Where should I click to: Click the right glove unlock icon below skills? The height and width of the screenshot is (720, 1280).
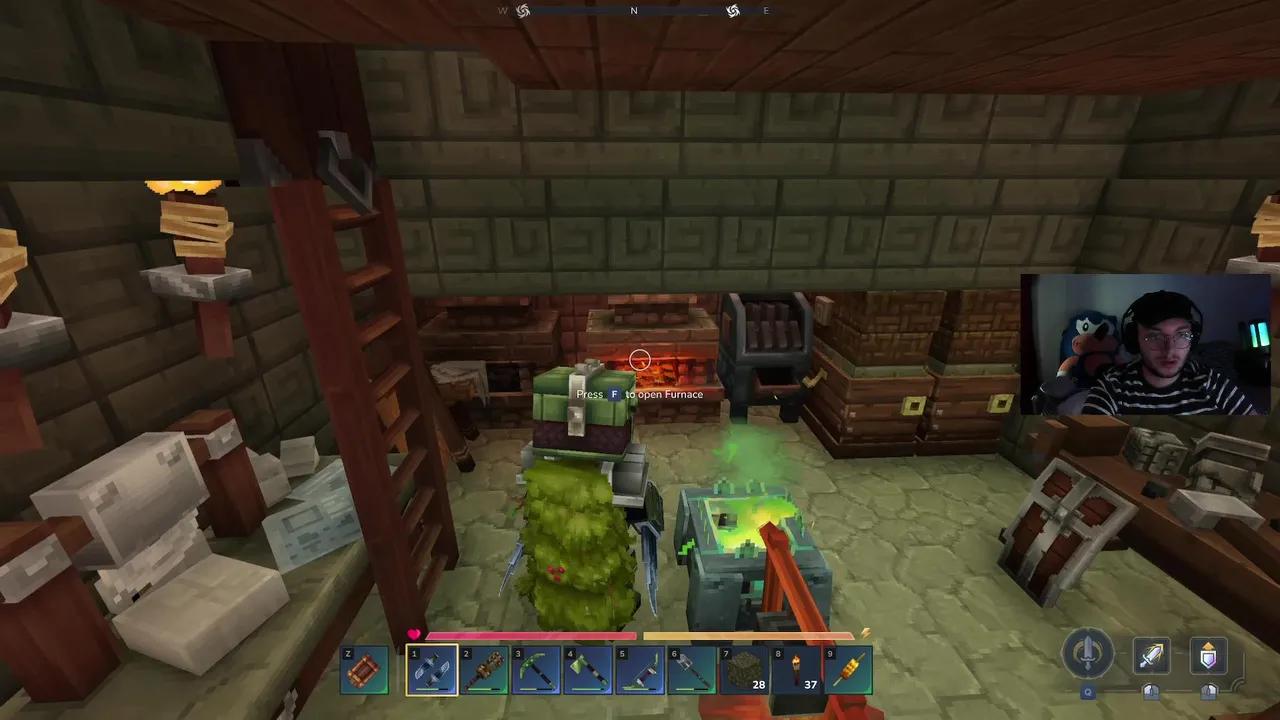(x=1209, y=691)
